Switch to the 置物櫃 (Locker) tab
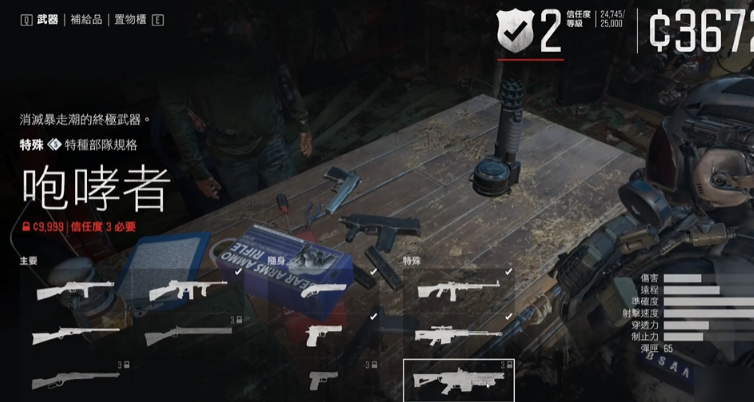The image size is (754, 402). pos(131,19)
